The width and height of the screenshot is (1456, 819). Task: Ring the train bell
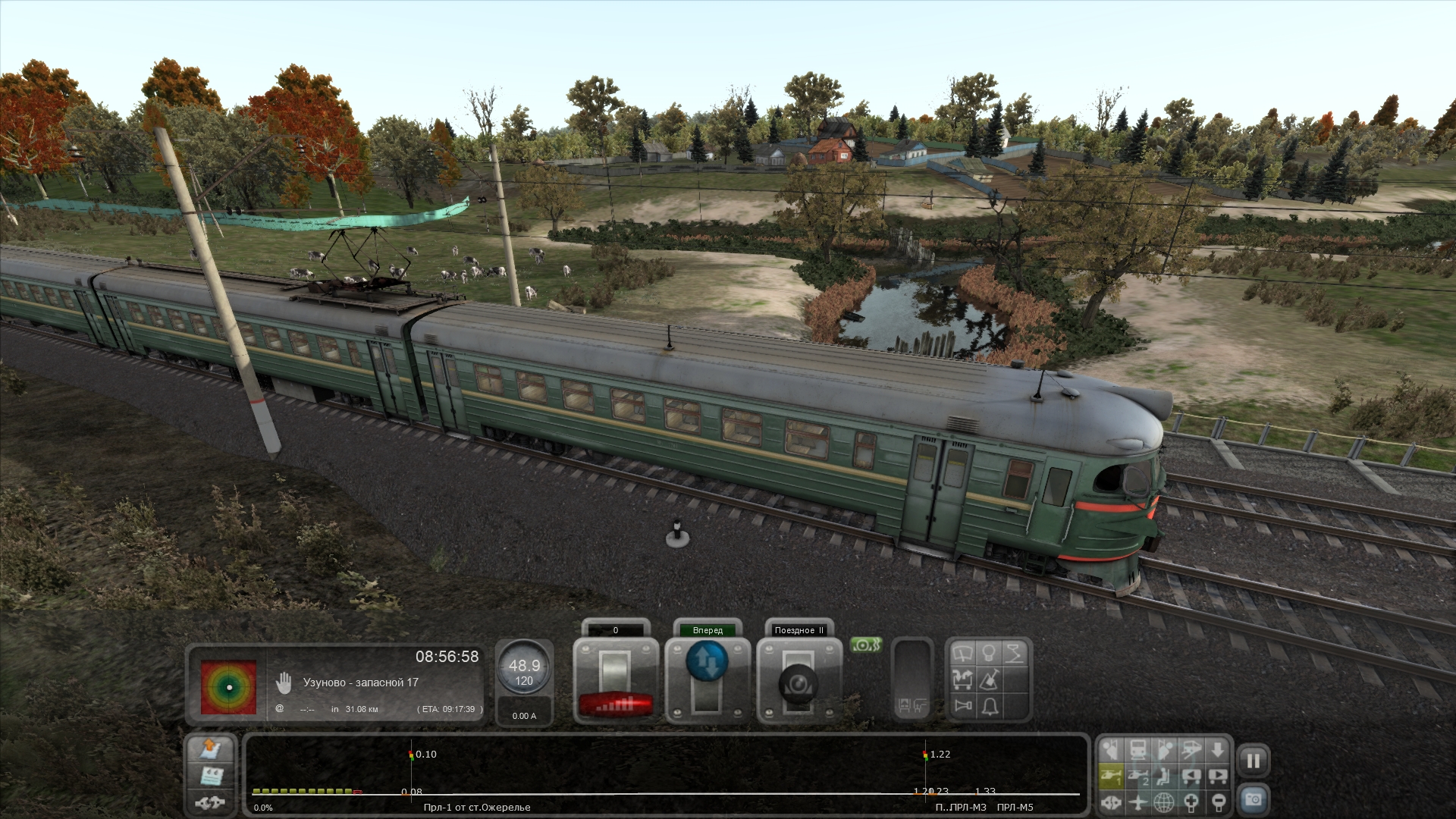pos(989,707)
